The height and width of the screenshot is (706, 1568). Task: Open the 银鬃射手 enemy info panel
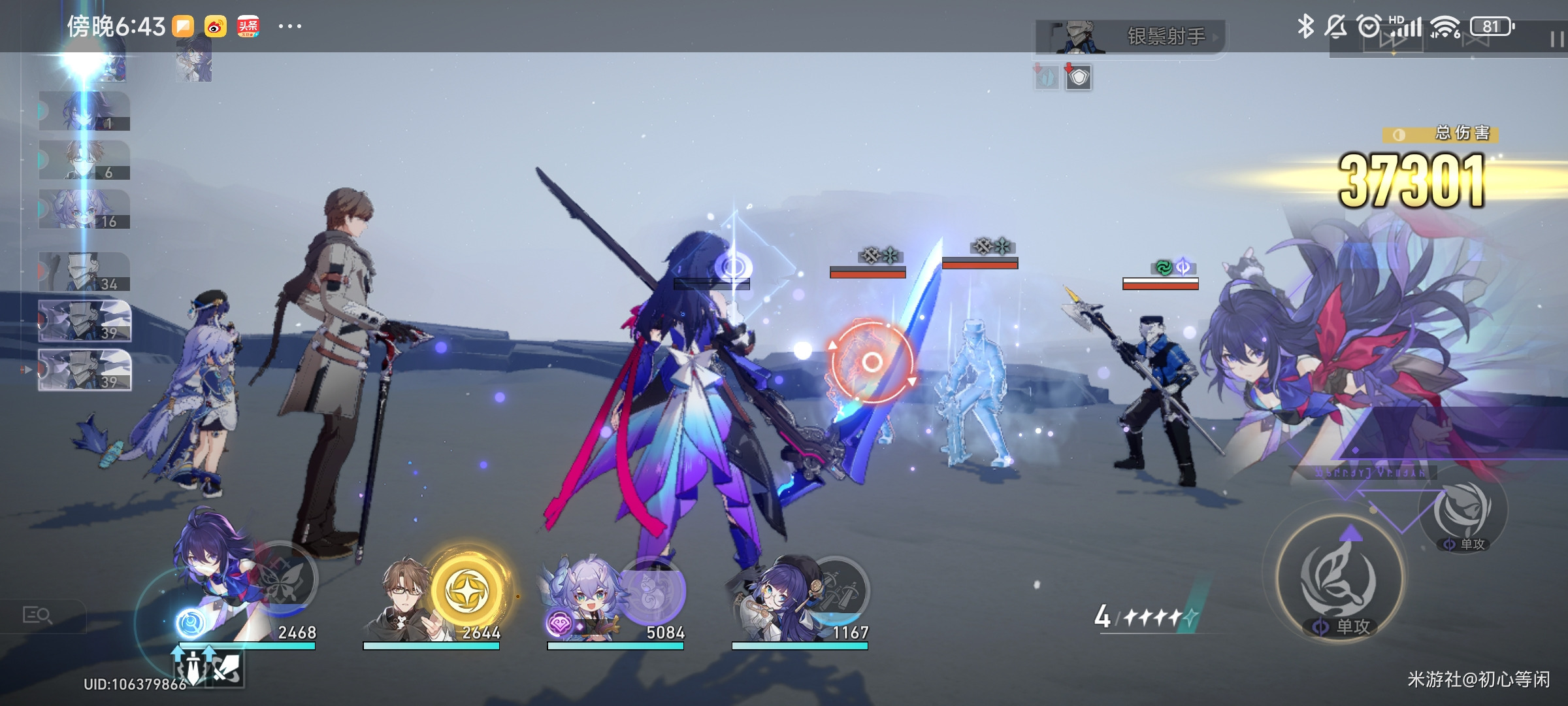(1130, 37)
